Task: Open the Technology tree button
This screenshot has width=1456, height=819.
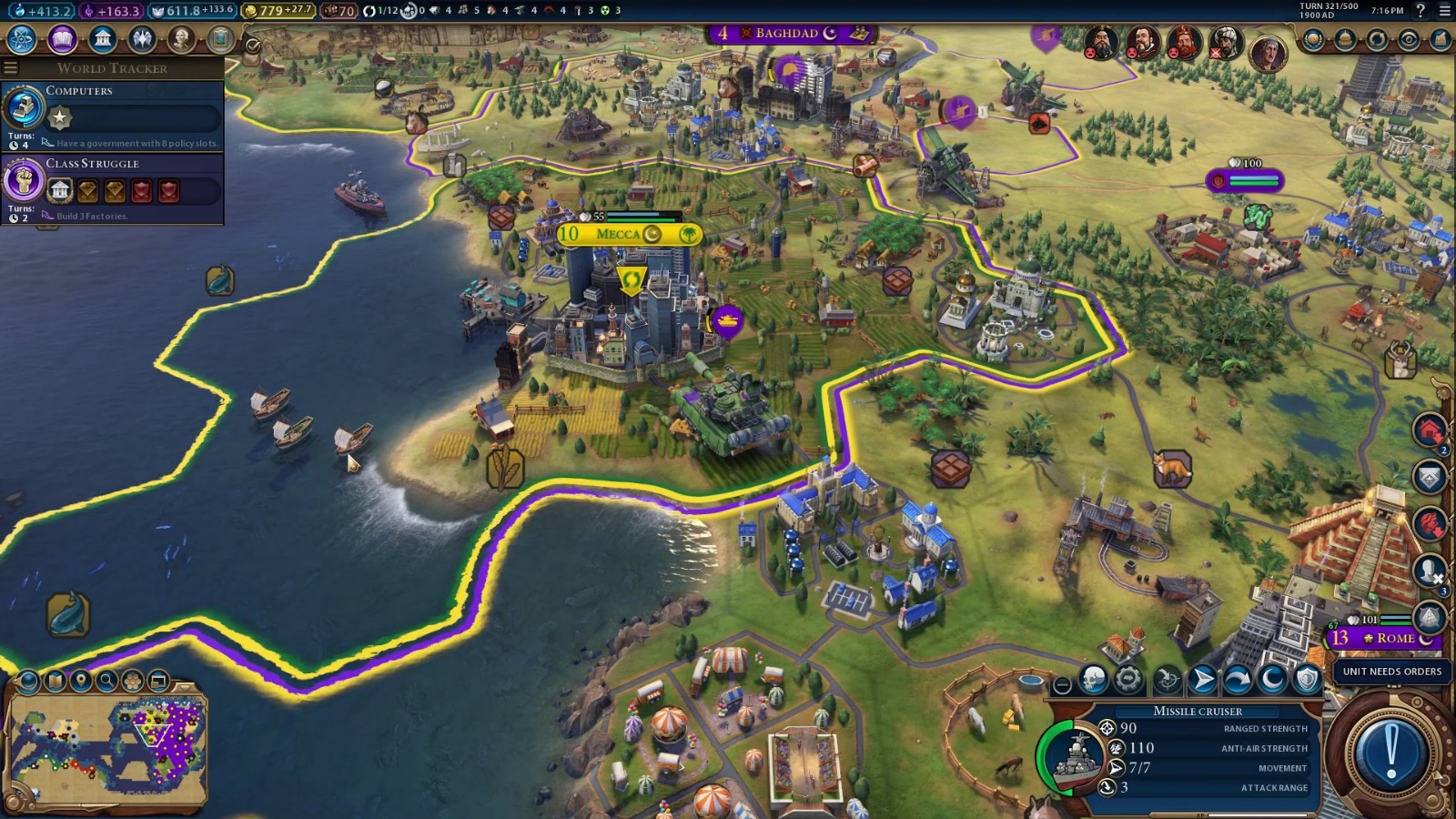Action: (x=21, y=39)
